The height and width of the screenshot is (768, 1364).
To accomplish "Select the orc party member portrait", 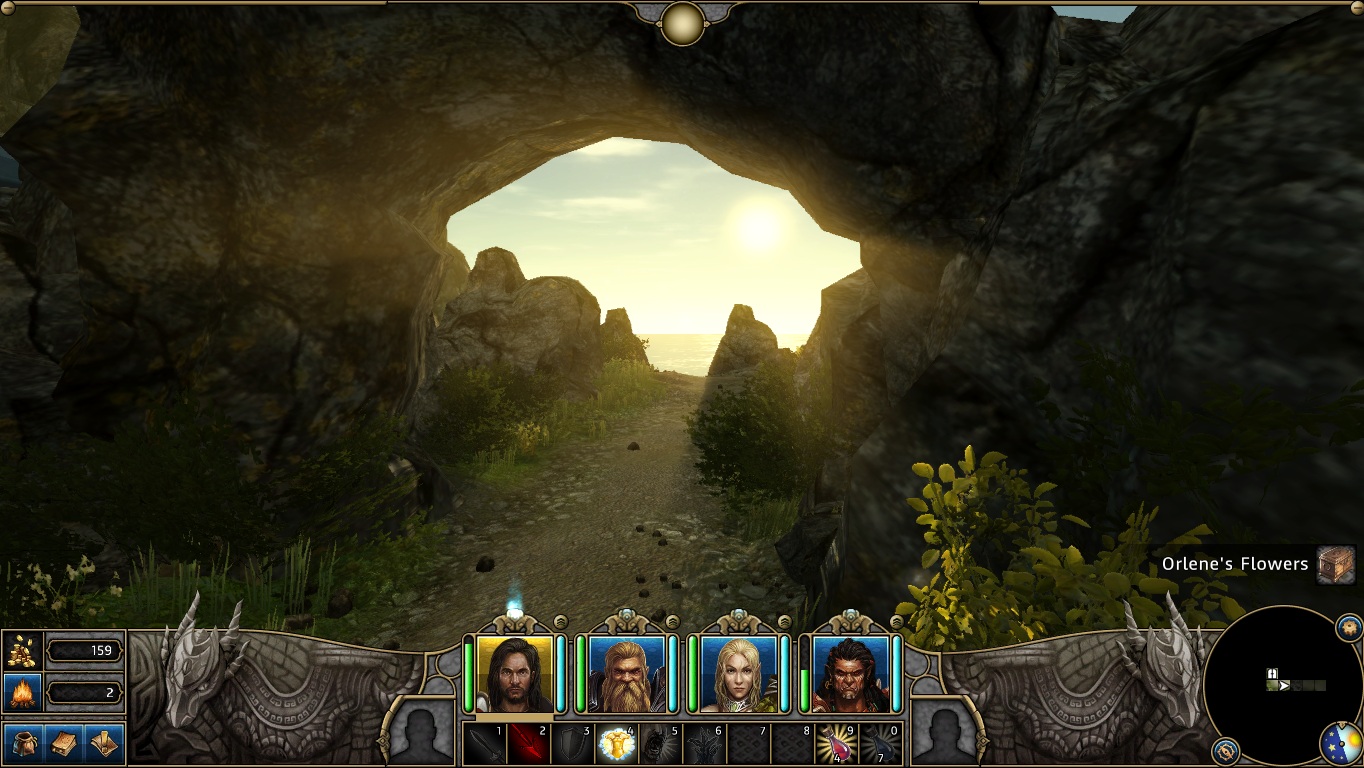I will [851, 674].
